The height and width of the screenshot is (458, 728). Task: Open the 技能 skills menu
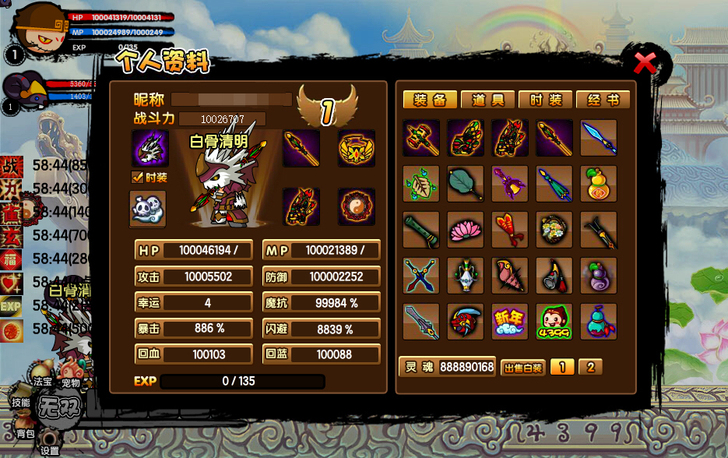[x=21, y=401]
